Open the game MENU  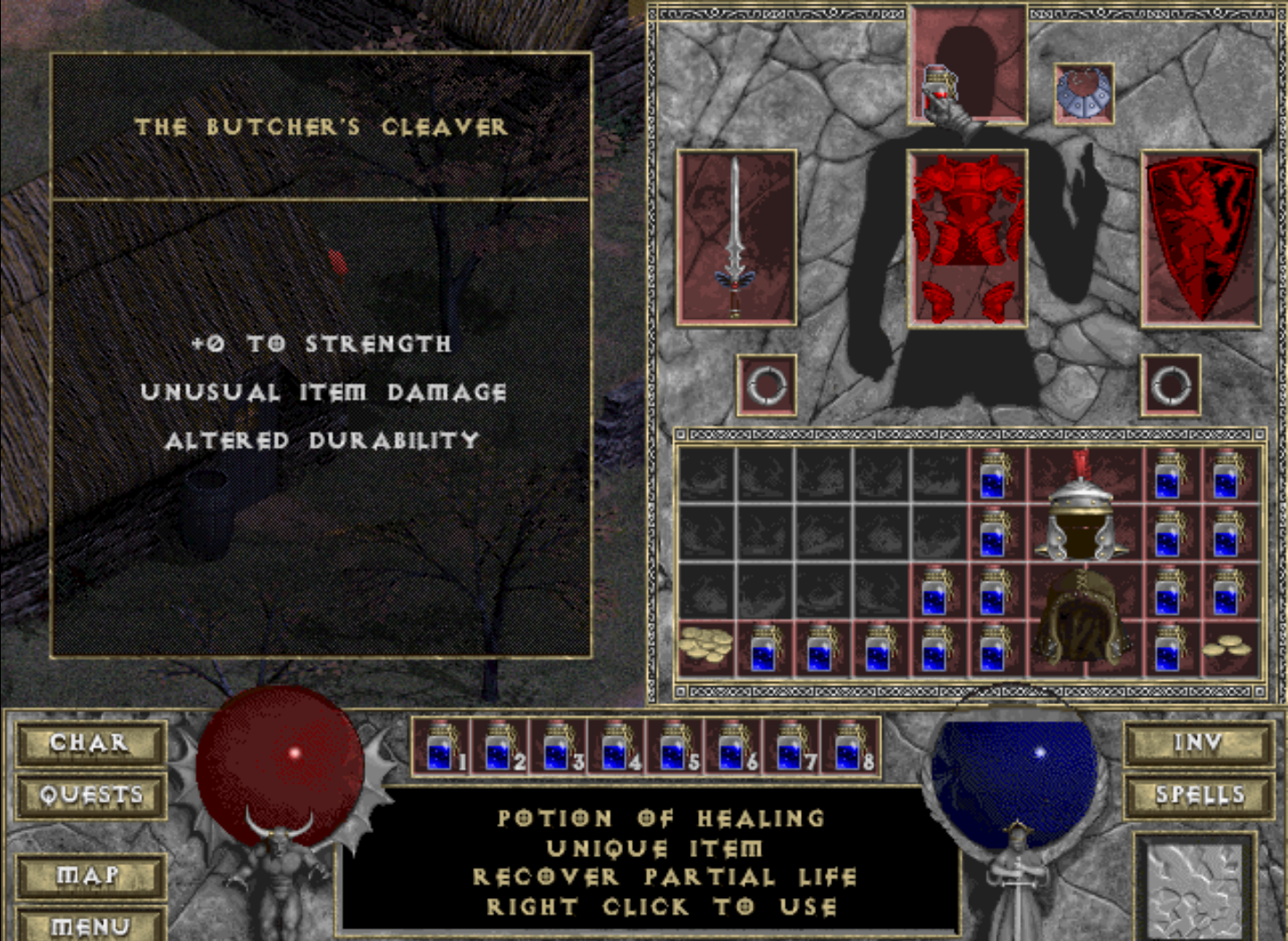coord(90,927)
